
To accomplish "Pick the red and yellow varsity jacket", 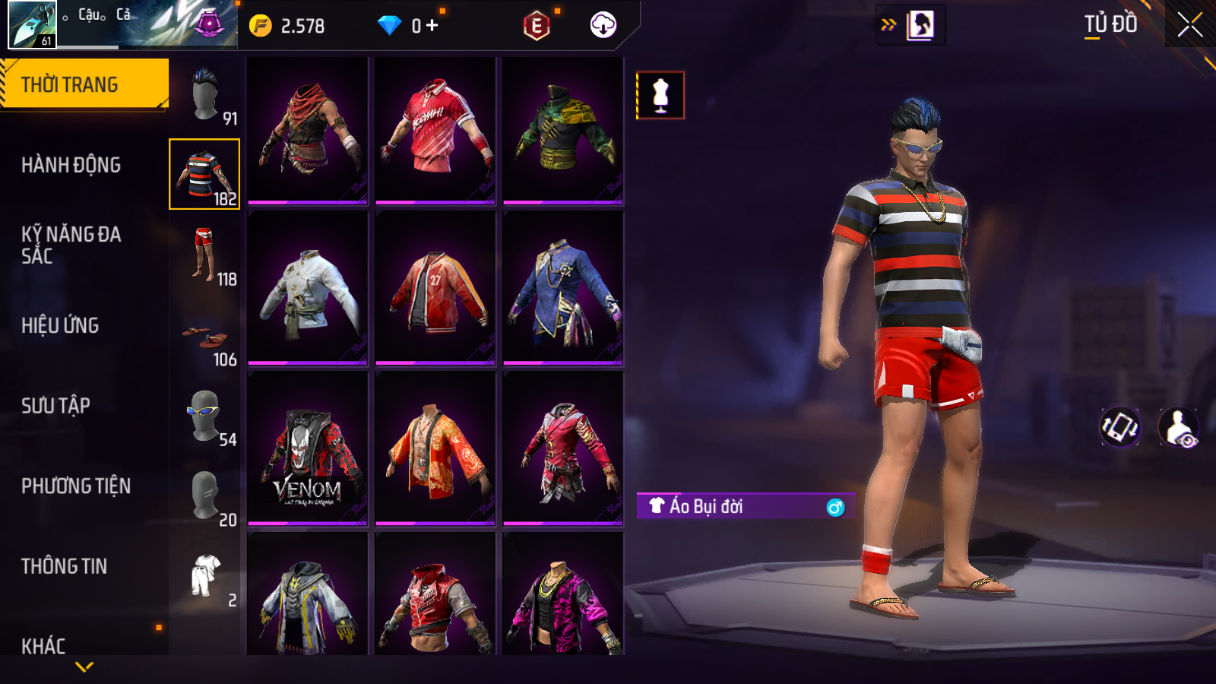I will click(x=436, y=288).
